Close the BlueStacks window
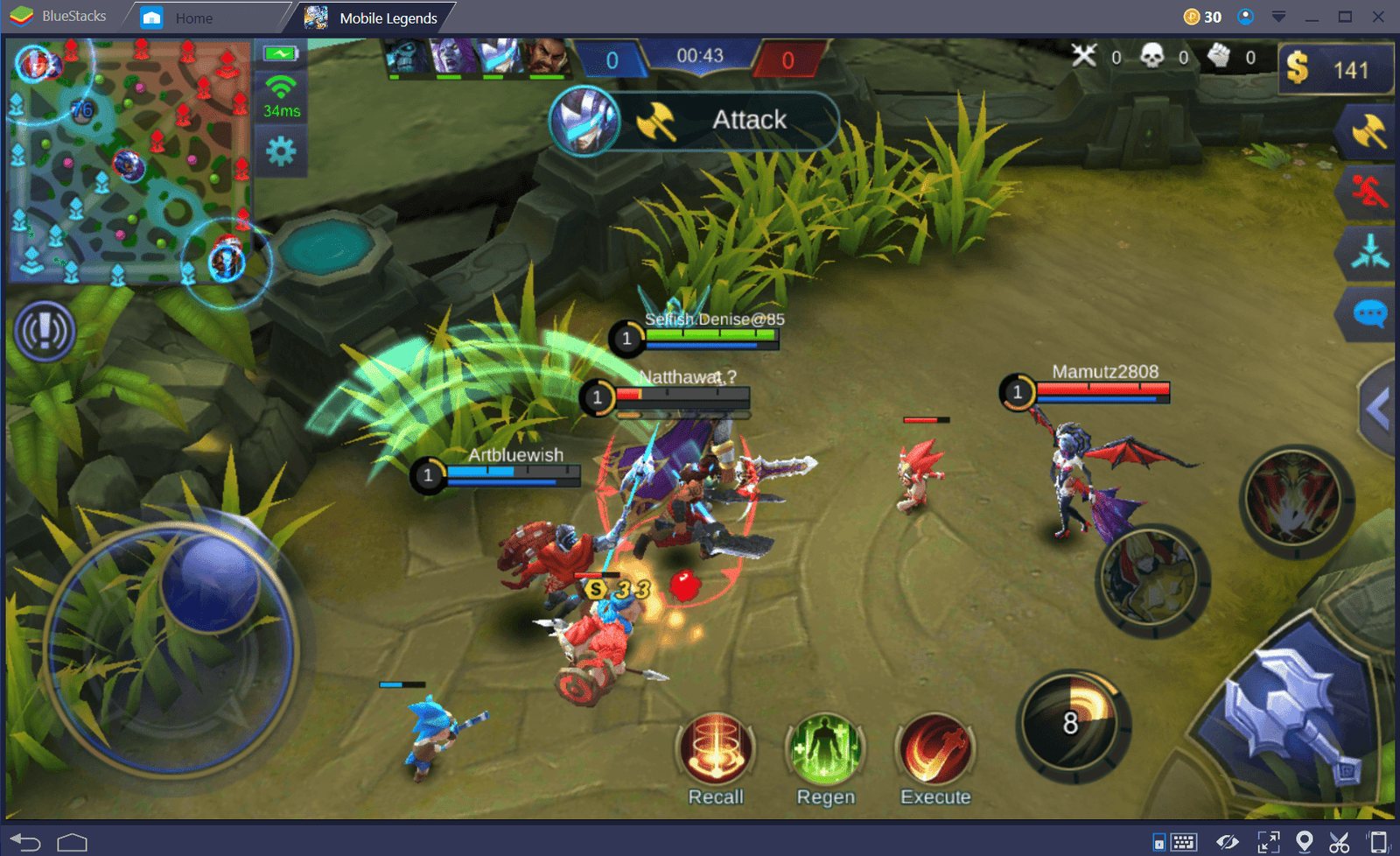This screenshot has width=1400, height=856. pos(1378,17)
